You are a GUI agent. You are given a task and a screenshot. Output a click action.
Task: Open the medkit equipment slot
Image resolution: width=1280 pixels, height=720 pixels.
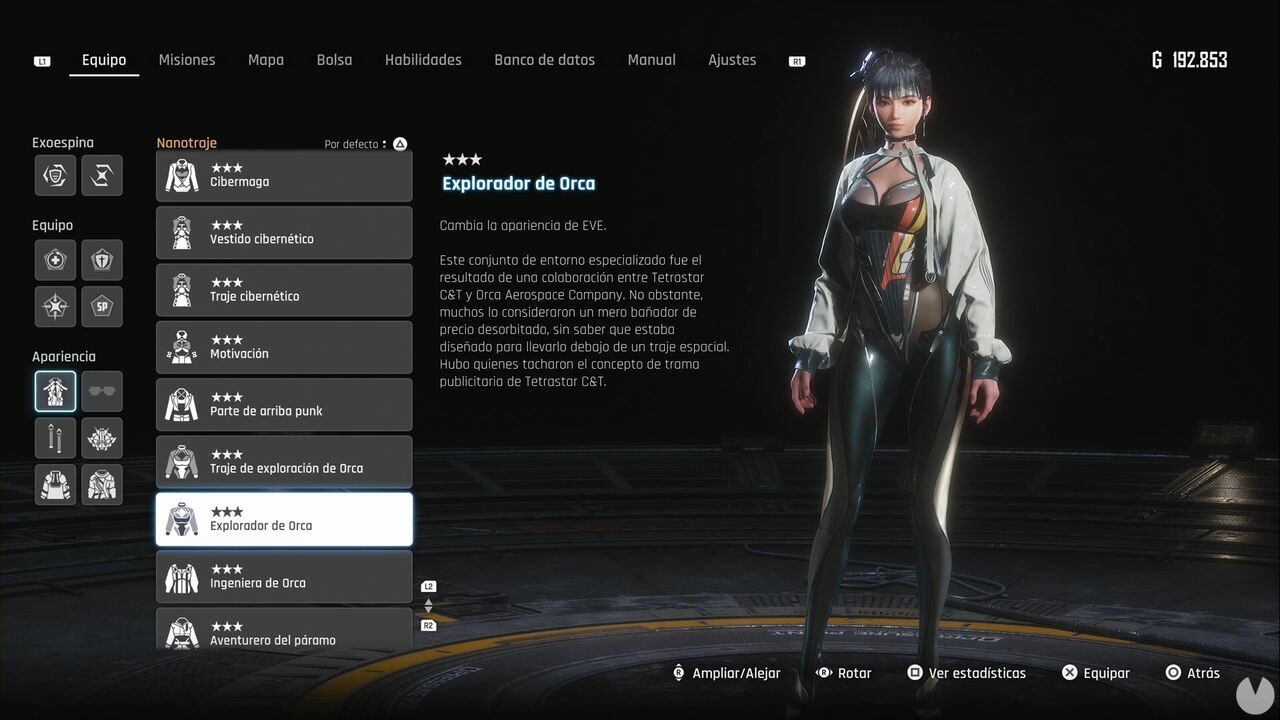(x=55, y=259)
